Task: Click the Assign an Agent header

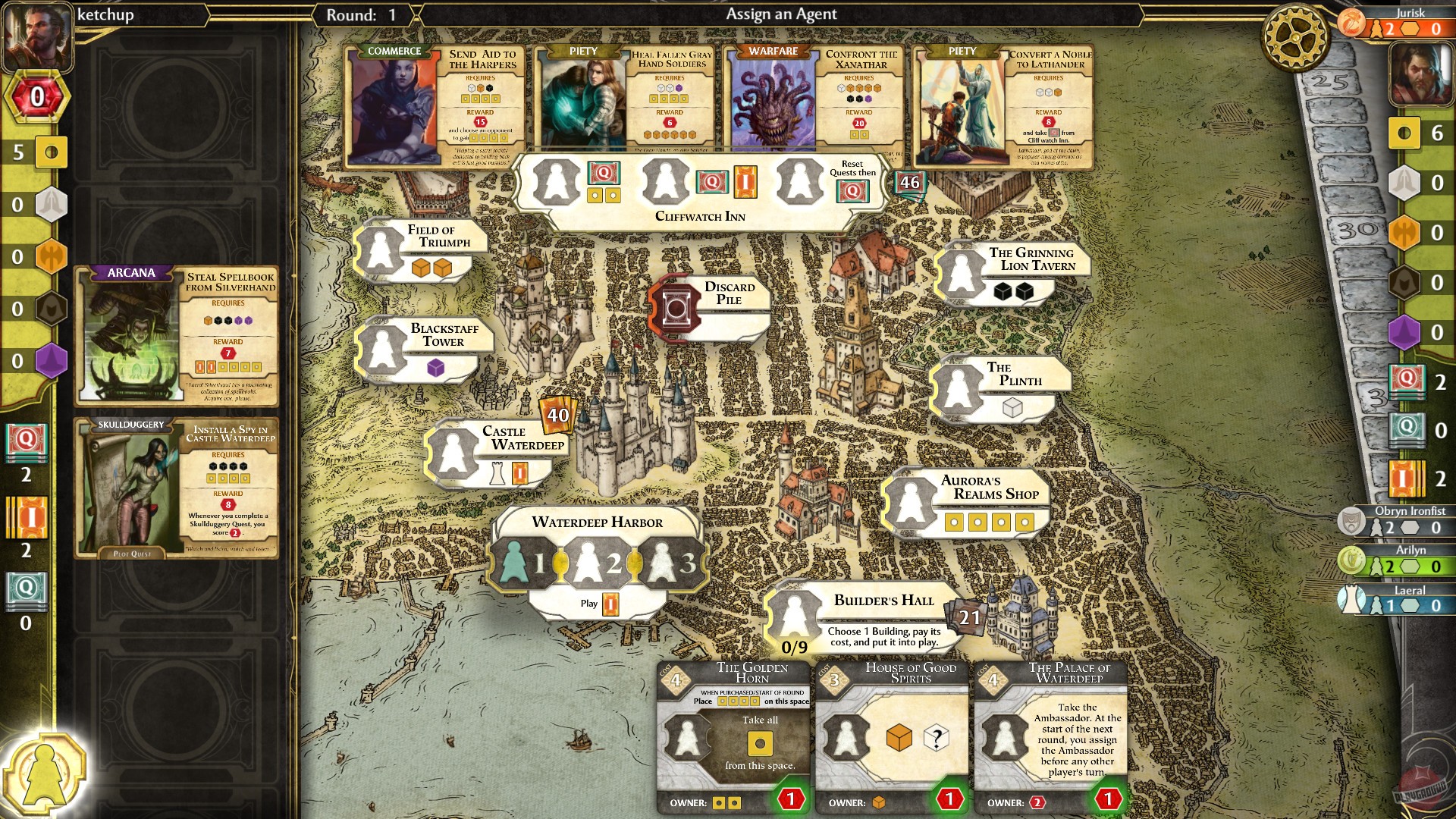Action: tap(782, 14)
